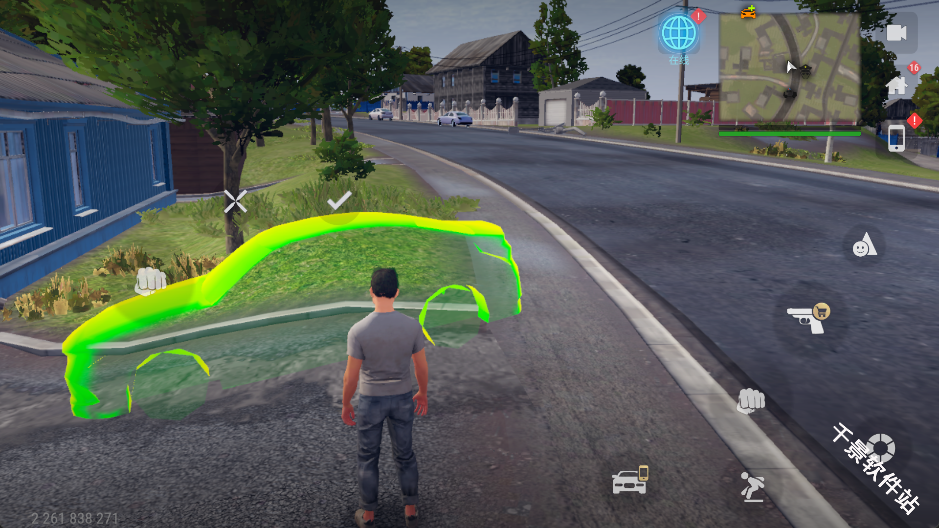Tap the round ring button under the watermark

click(x=880, y=447)
